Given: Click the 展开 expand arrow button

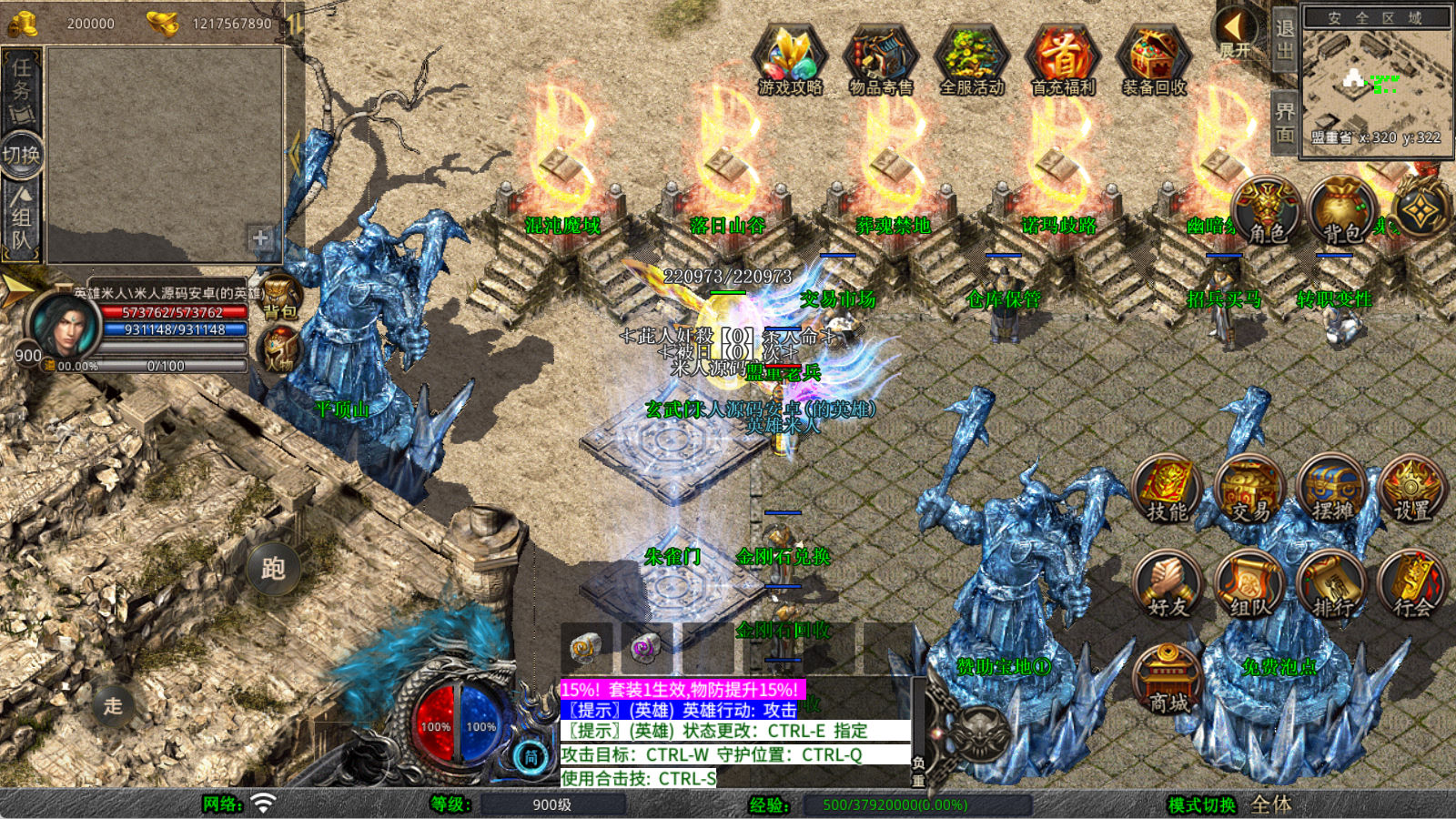Looking at the screenshot, I should tap(1236, 33).
